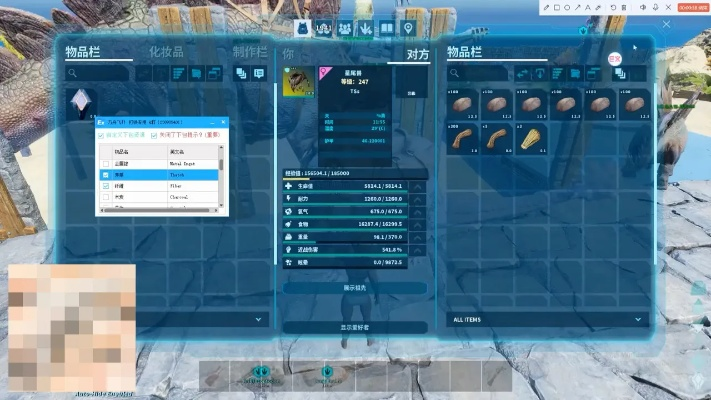This screenshot has width=711, height=400.
Task: Select the 对方 tab
Action: (418, 54)
